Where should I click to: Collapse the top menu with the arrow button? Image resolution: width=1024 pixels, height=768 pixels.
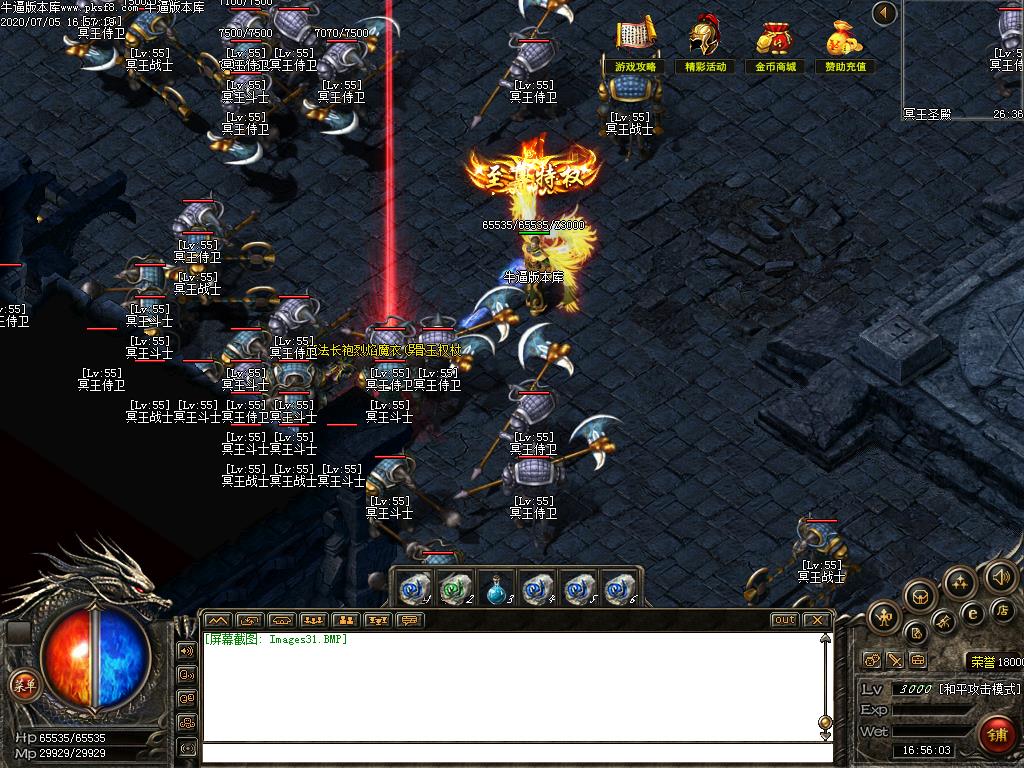coord(883,14)
